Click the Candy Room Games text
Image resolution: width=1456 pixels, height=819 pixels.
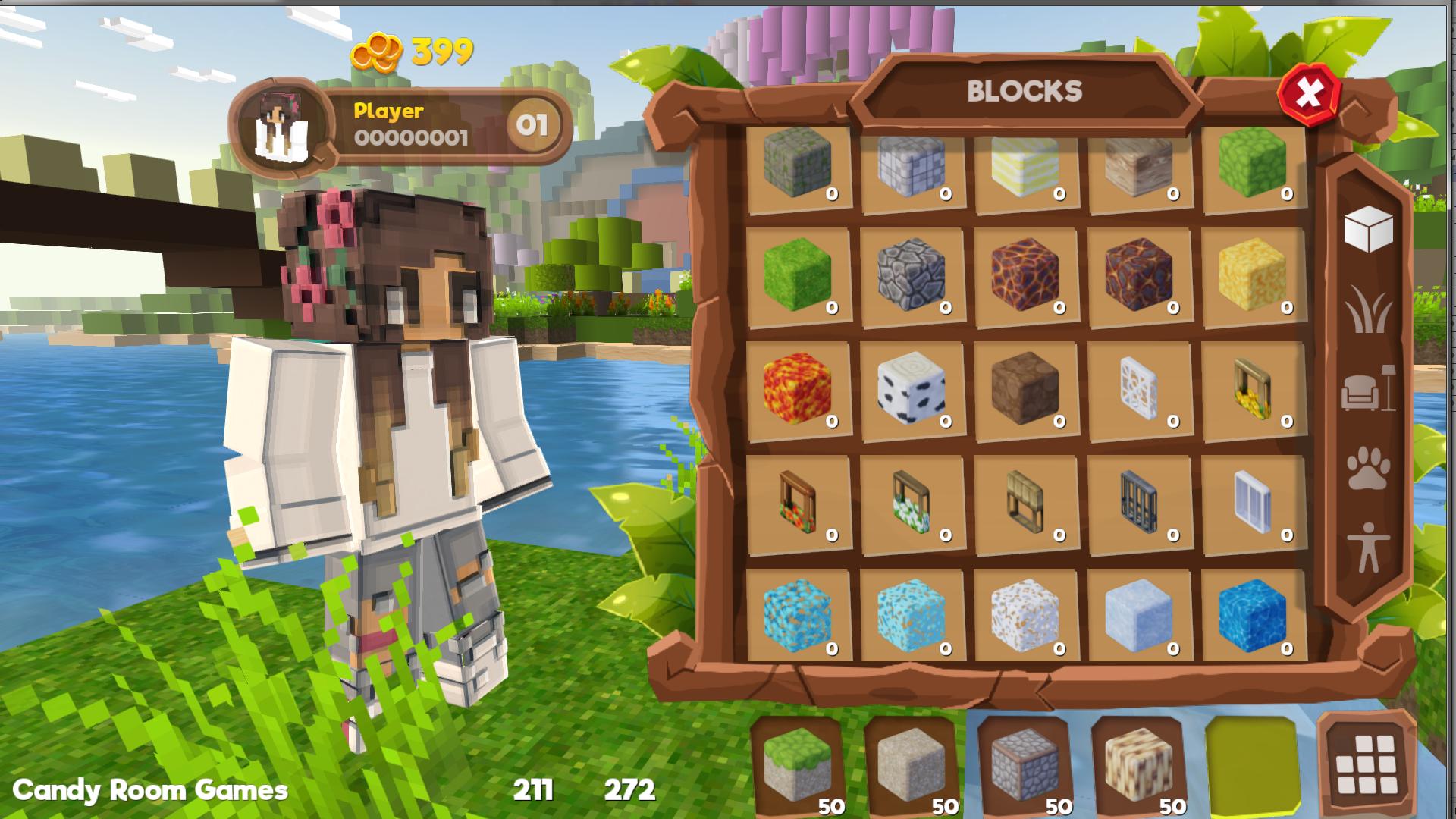click(x=152, y=790)
